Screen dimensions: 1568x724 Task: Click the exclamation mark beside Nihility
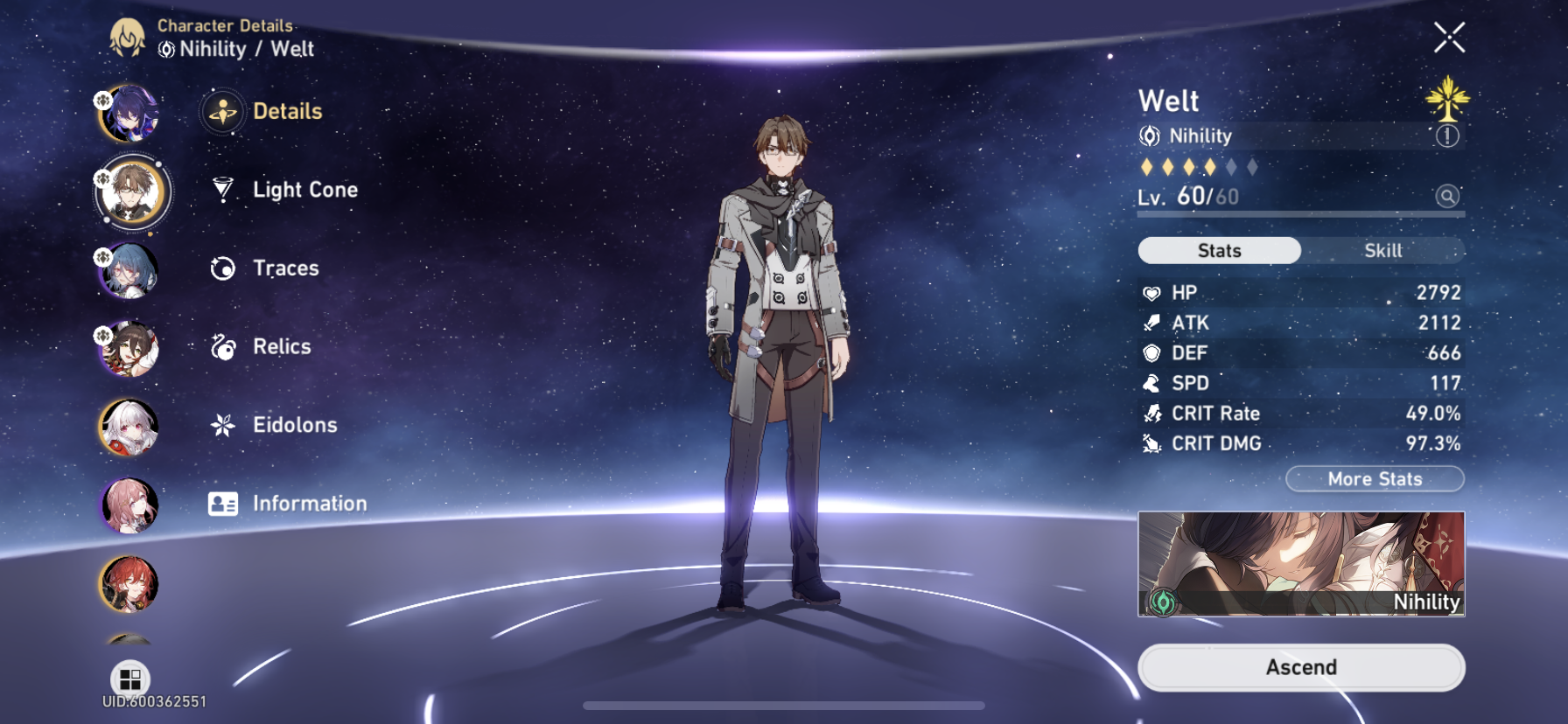1448,136
